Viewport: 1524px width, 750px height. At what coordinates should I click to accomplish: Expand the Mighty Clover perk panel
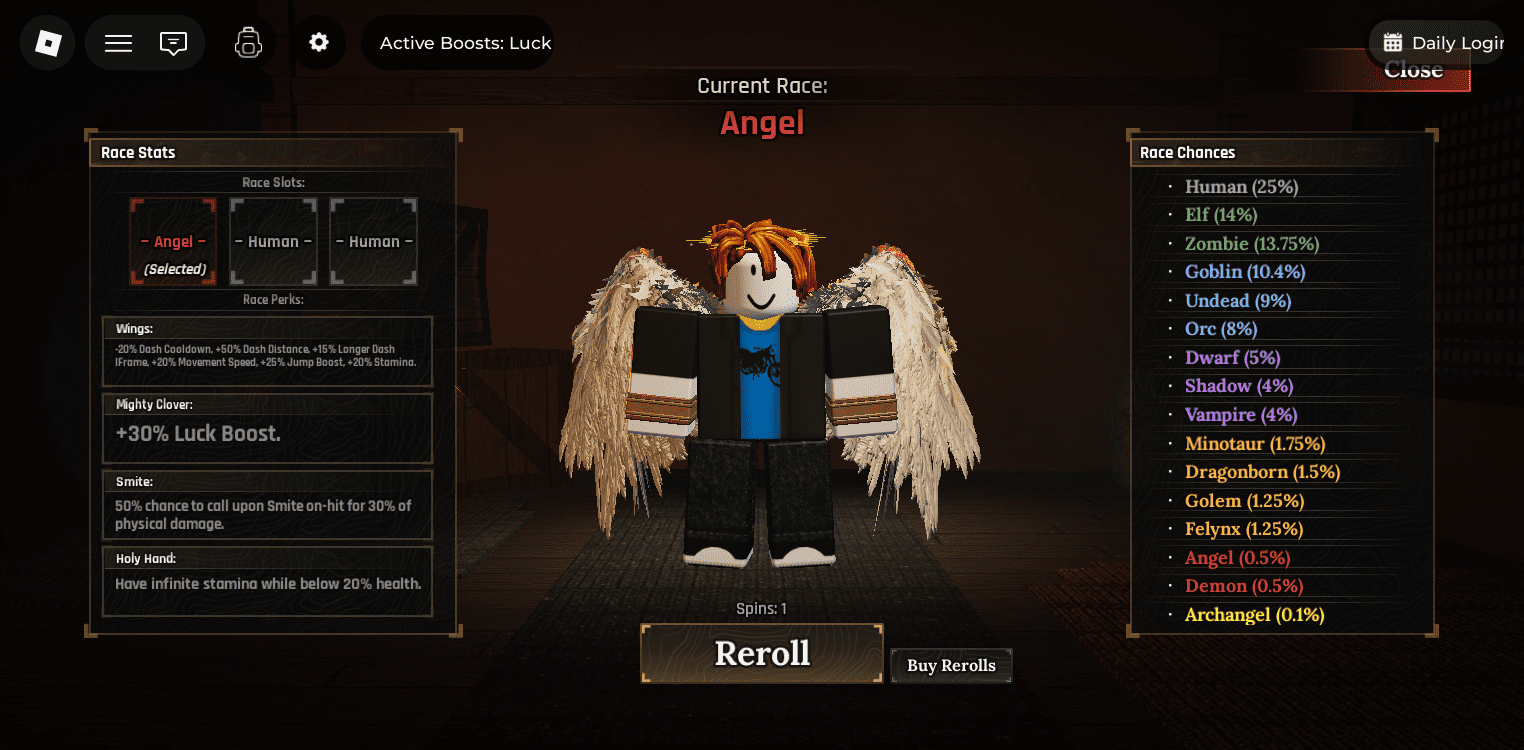coord(267,427)
